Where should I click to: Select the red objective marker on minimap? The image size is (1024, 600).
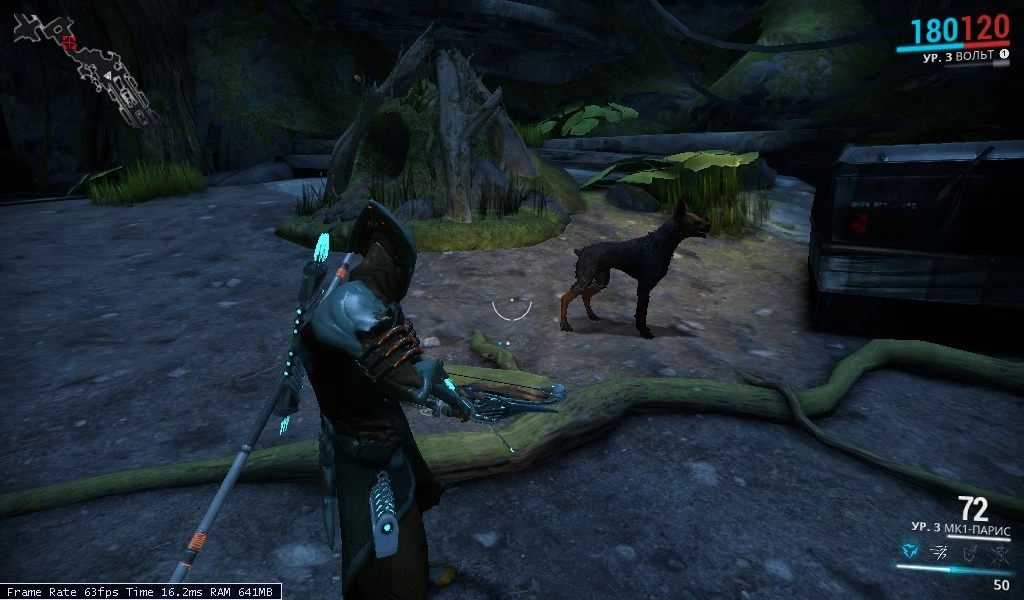coord(69,42)
